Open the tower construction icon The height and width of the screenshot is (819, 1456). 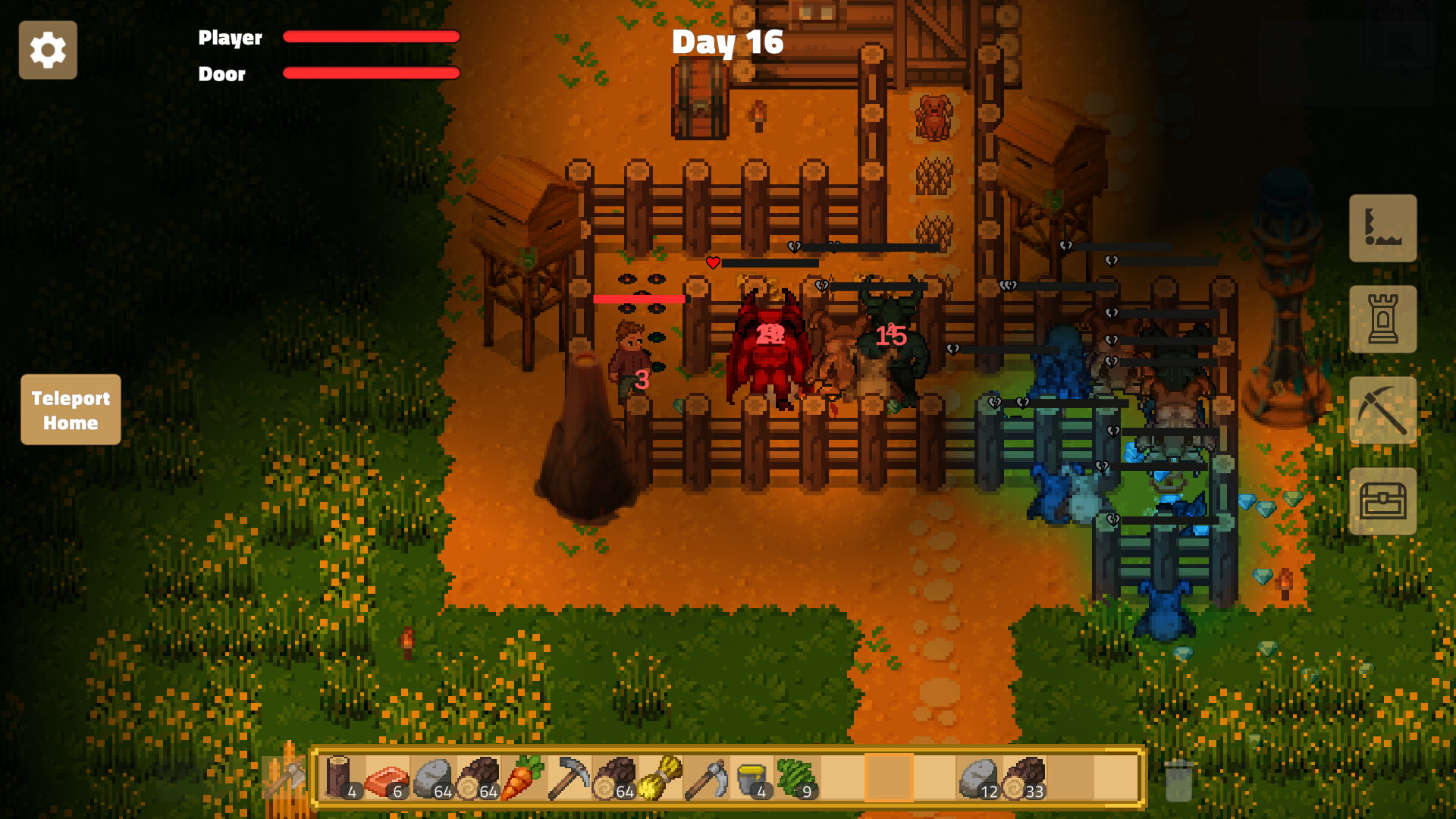click(1383, 318)
